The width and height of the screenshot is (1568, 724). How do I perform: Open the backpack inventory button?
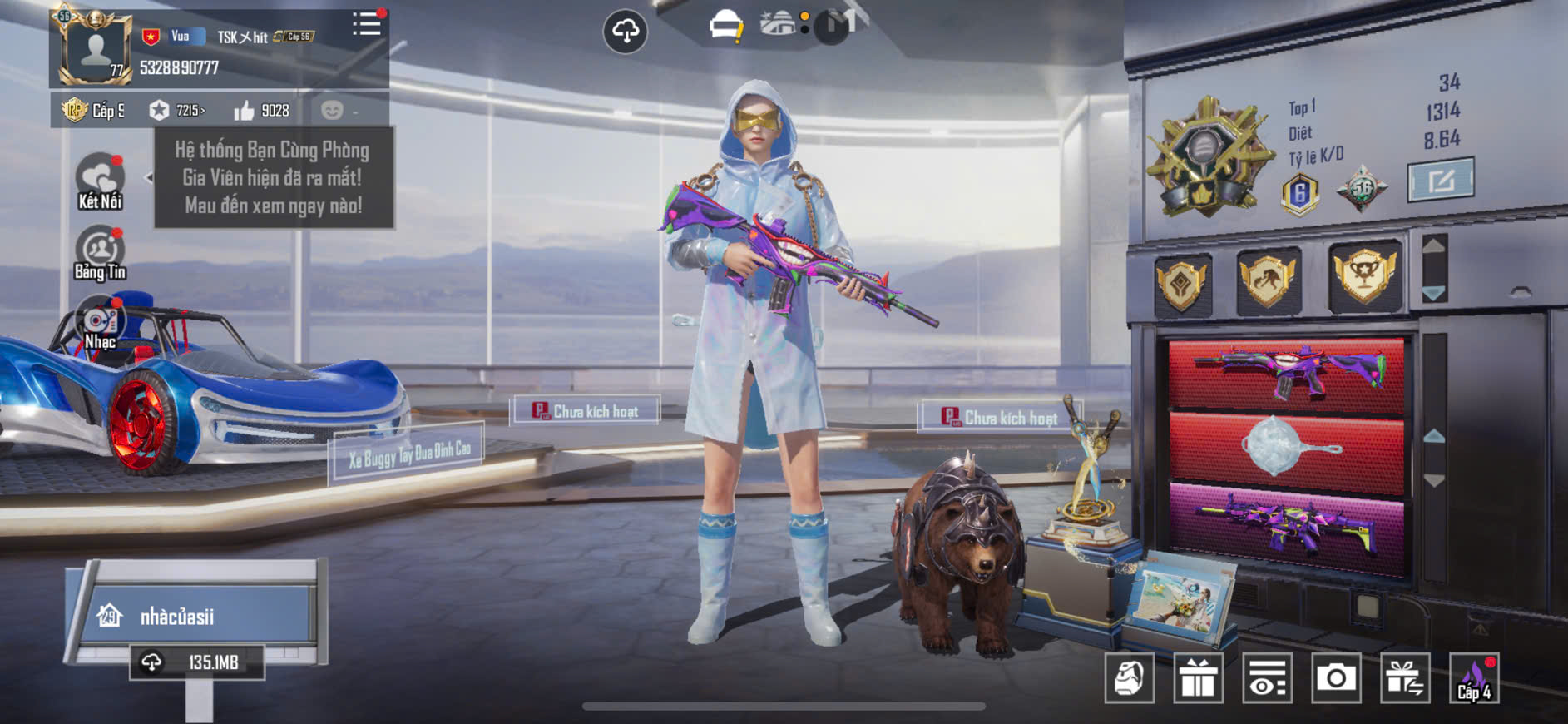pyautogui.click(x=1129, y=678)
